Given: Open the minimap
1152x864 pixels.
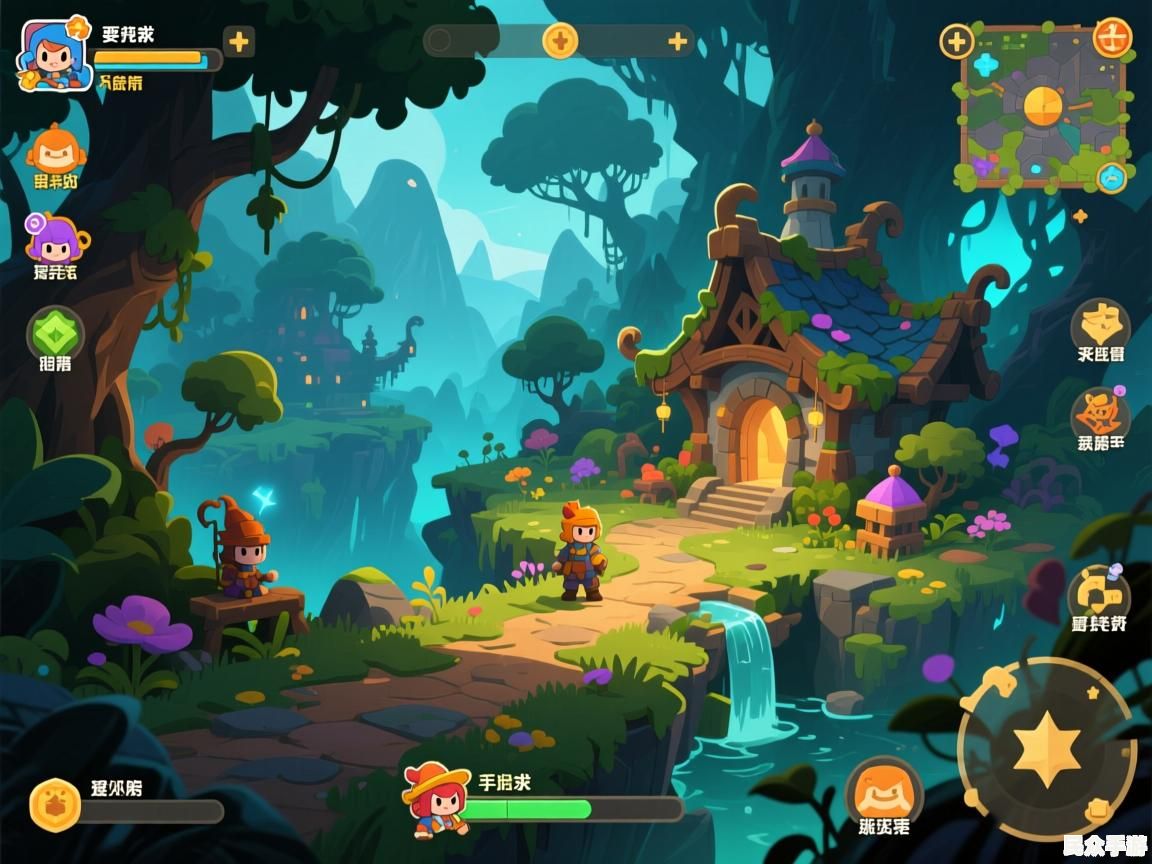Looking at the screenshot, I should (1042, 108).
